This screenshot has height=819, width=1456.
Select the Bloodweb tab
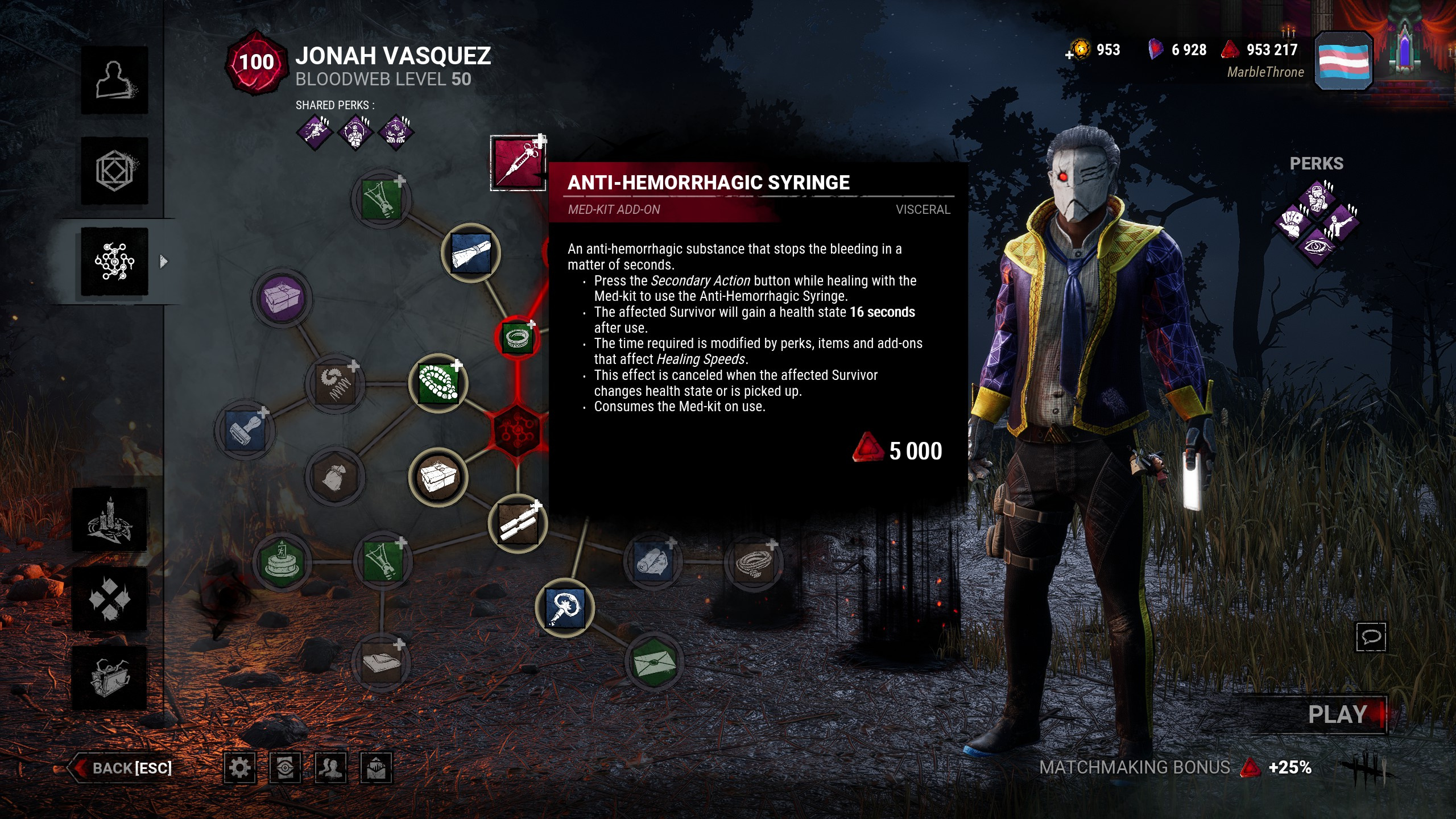click(114, 262)
